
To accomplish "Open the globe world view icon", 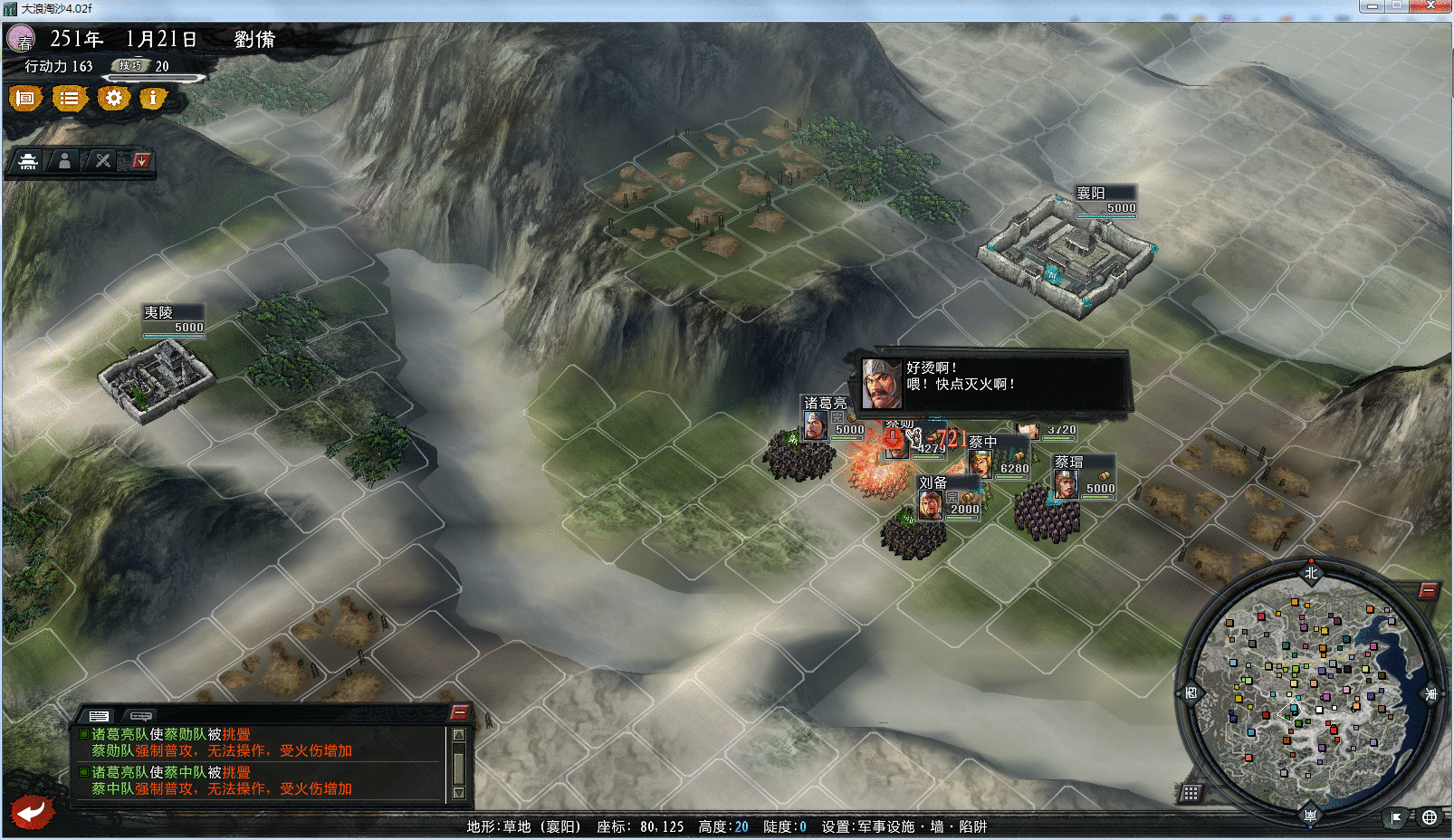I will 1430,817.
